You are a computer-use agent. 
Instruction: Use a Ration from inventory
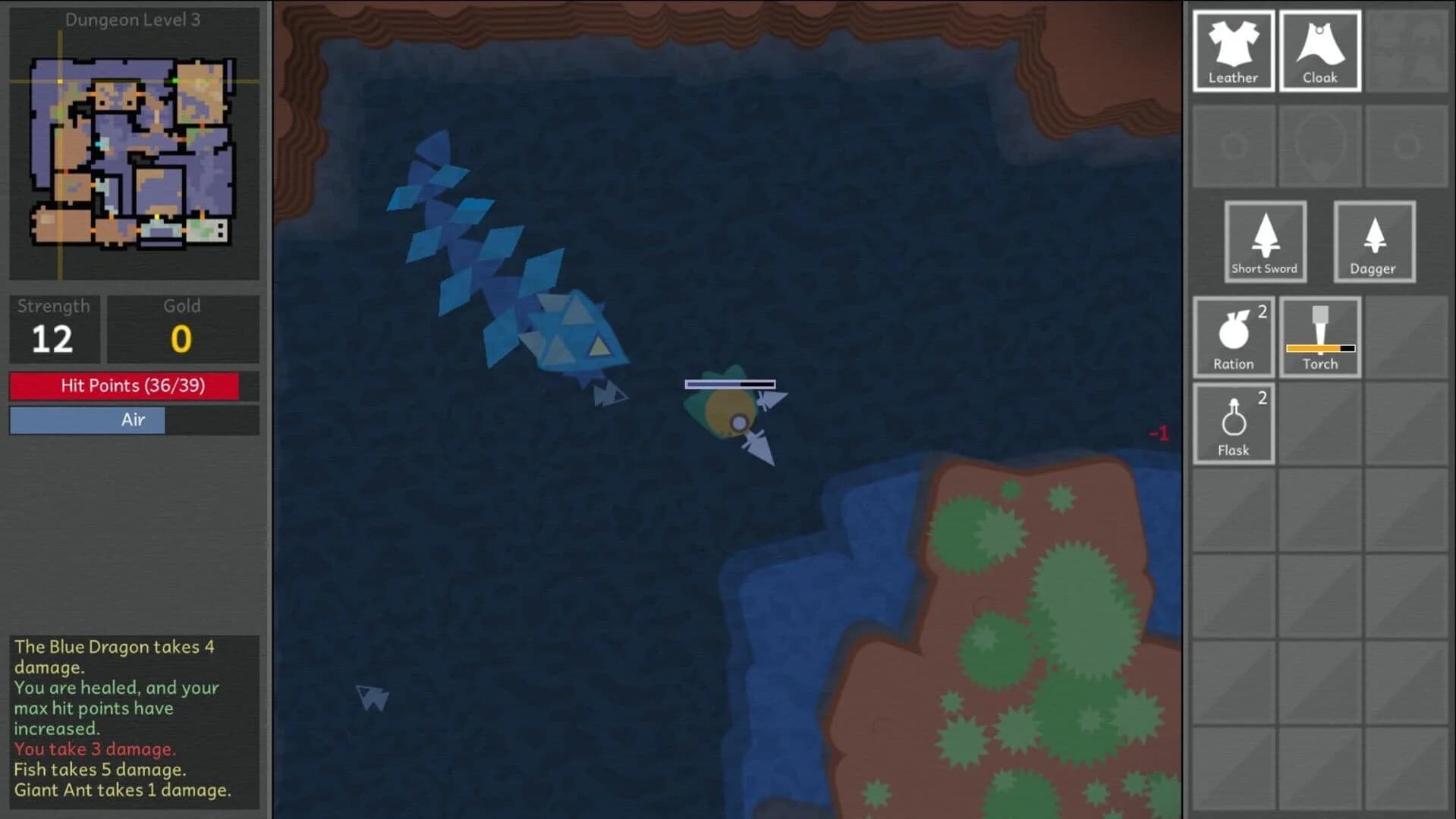(x=1233, y=338)
